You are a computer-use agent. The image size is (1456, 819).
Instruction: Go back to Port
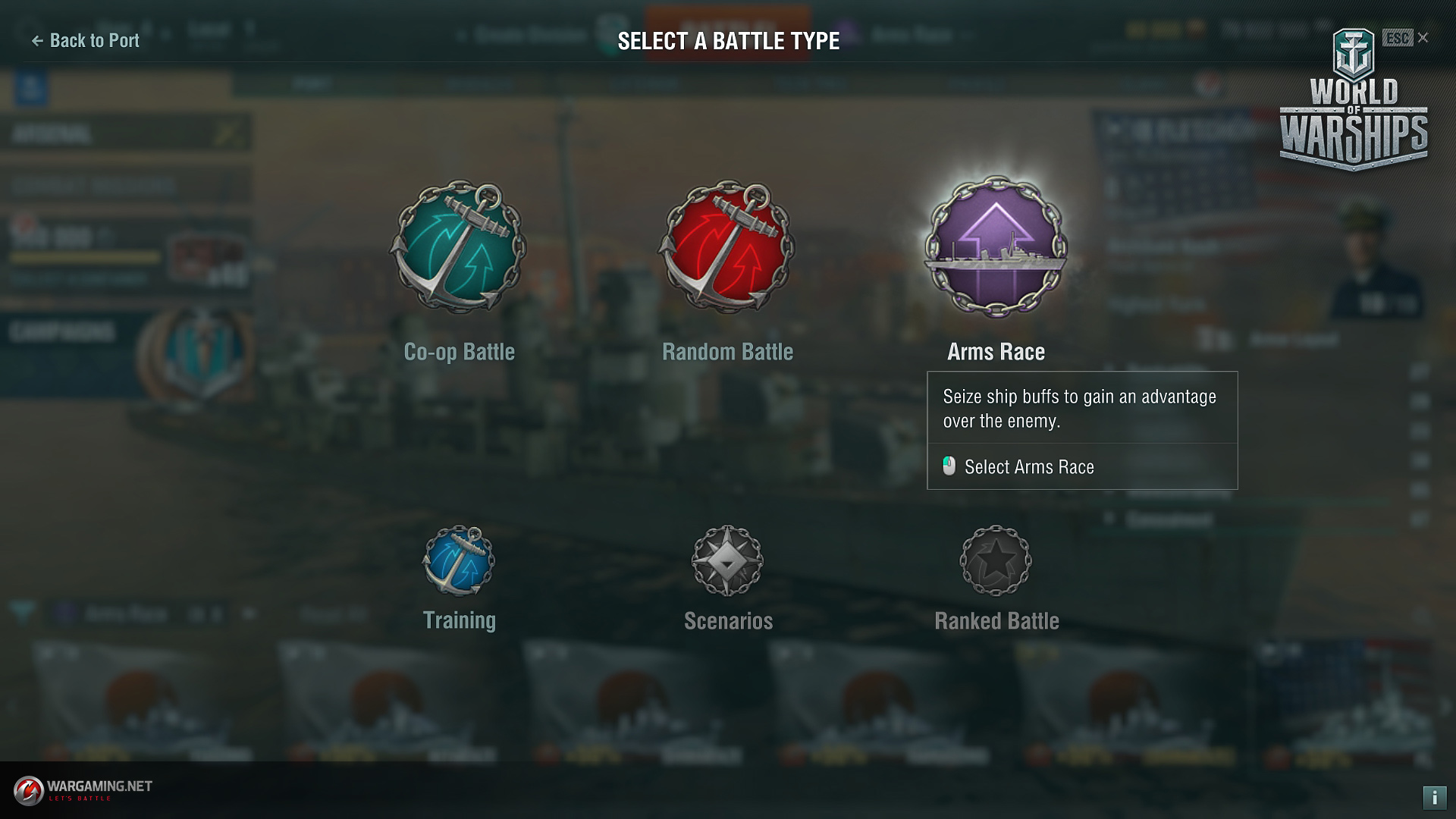85,41
